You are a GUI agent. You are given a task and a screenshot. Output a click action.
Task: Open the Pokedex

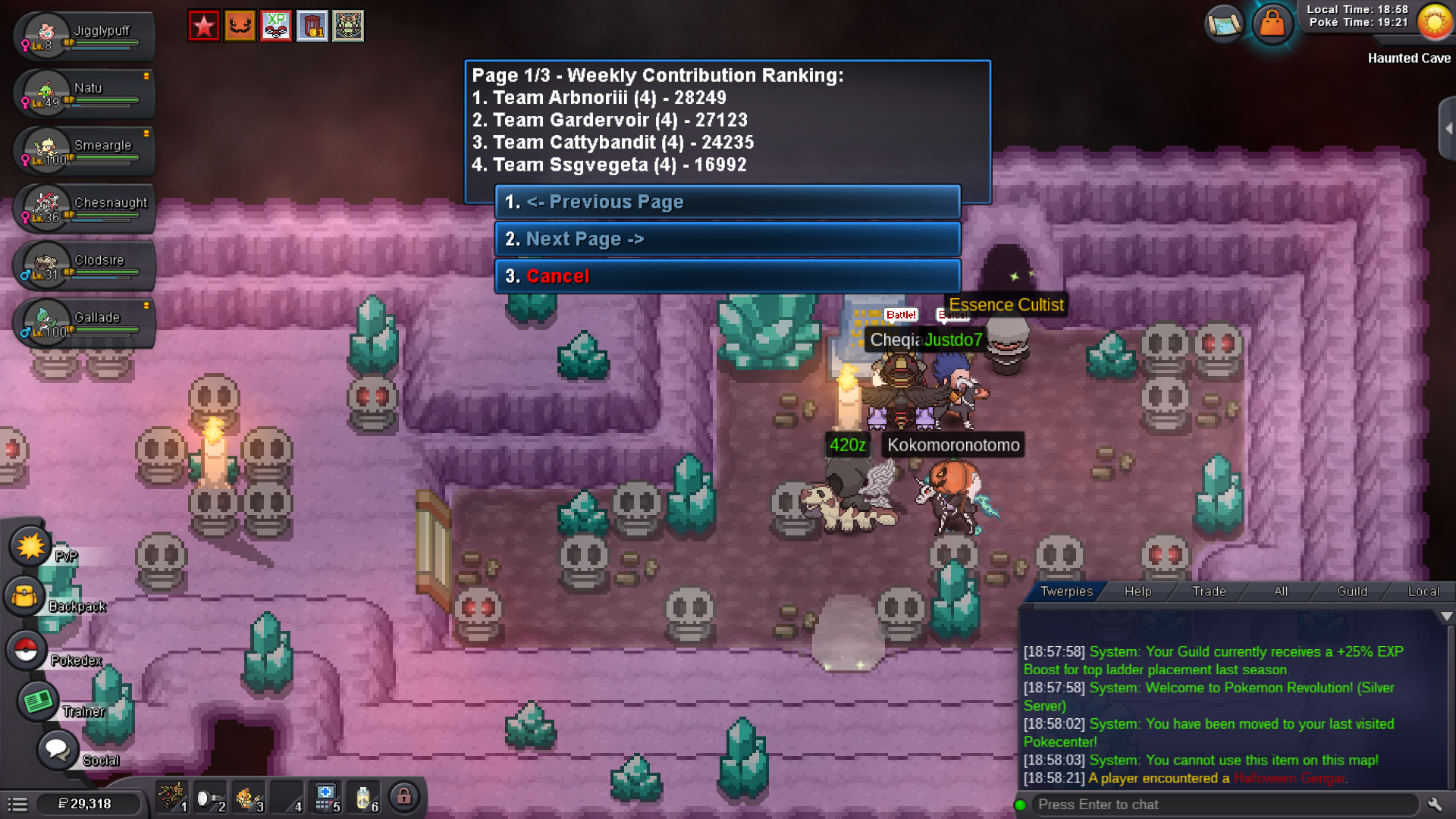[27, 650]
